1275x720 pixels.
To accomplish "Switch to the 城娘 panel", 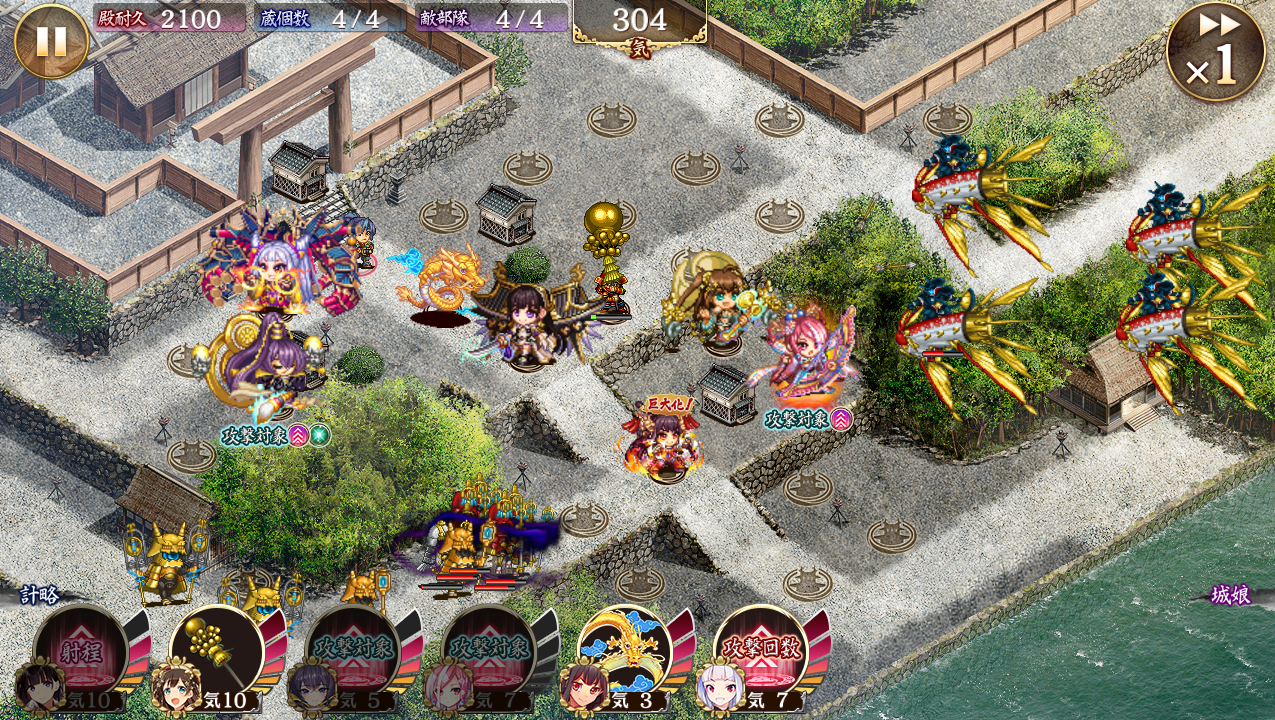I will [x=1233, y=595].
